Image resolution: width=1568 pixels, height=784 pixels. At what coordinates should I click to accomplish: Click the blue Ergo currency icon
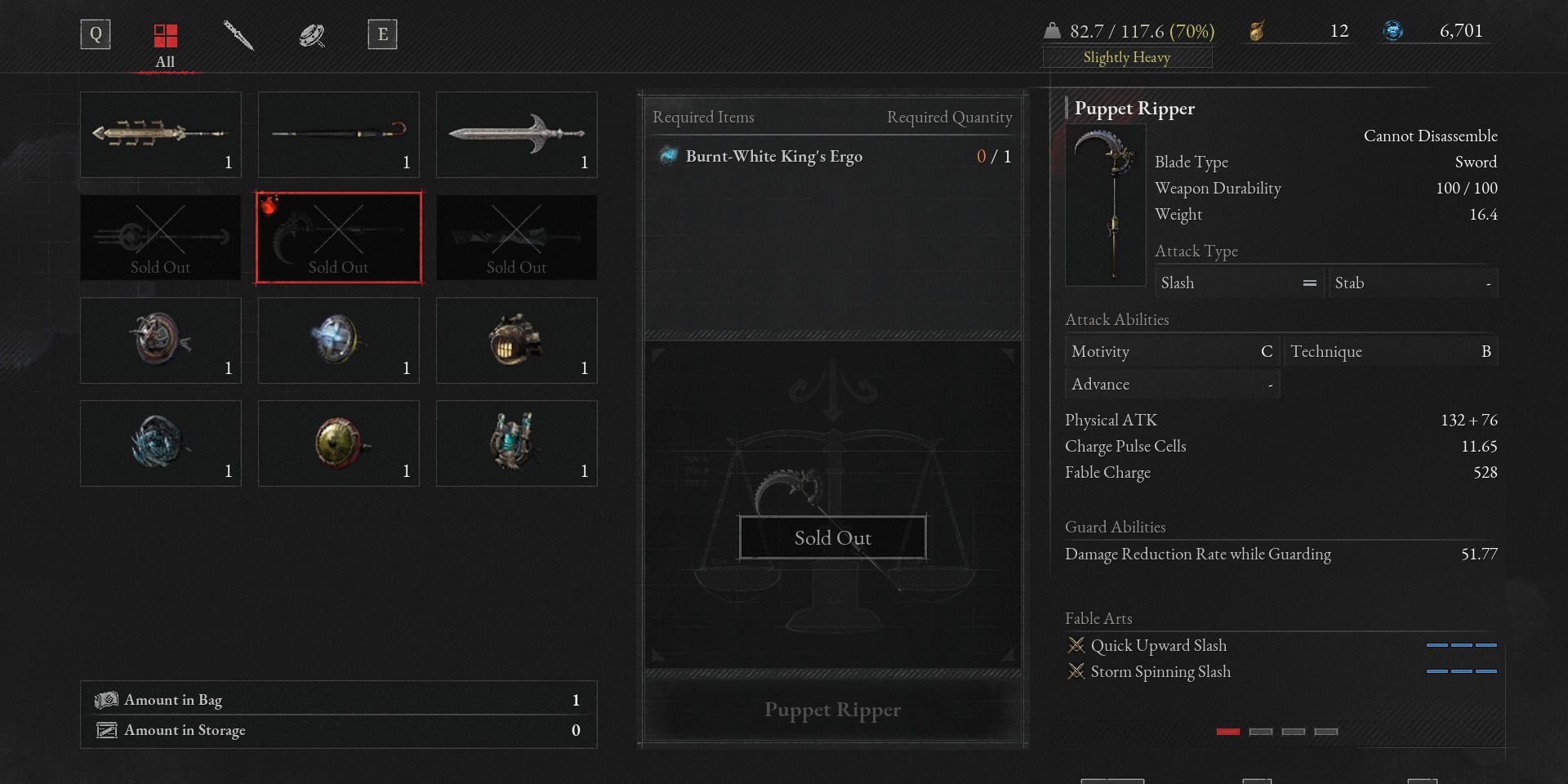click(x=1394, y=31)
